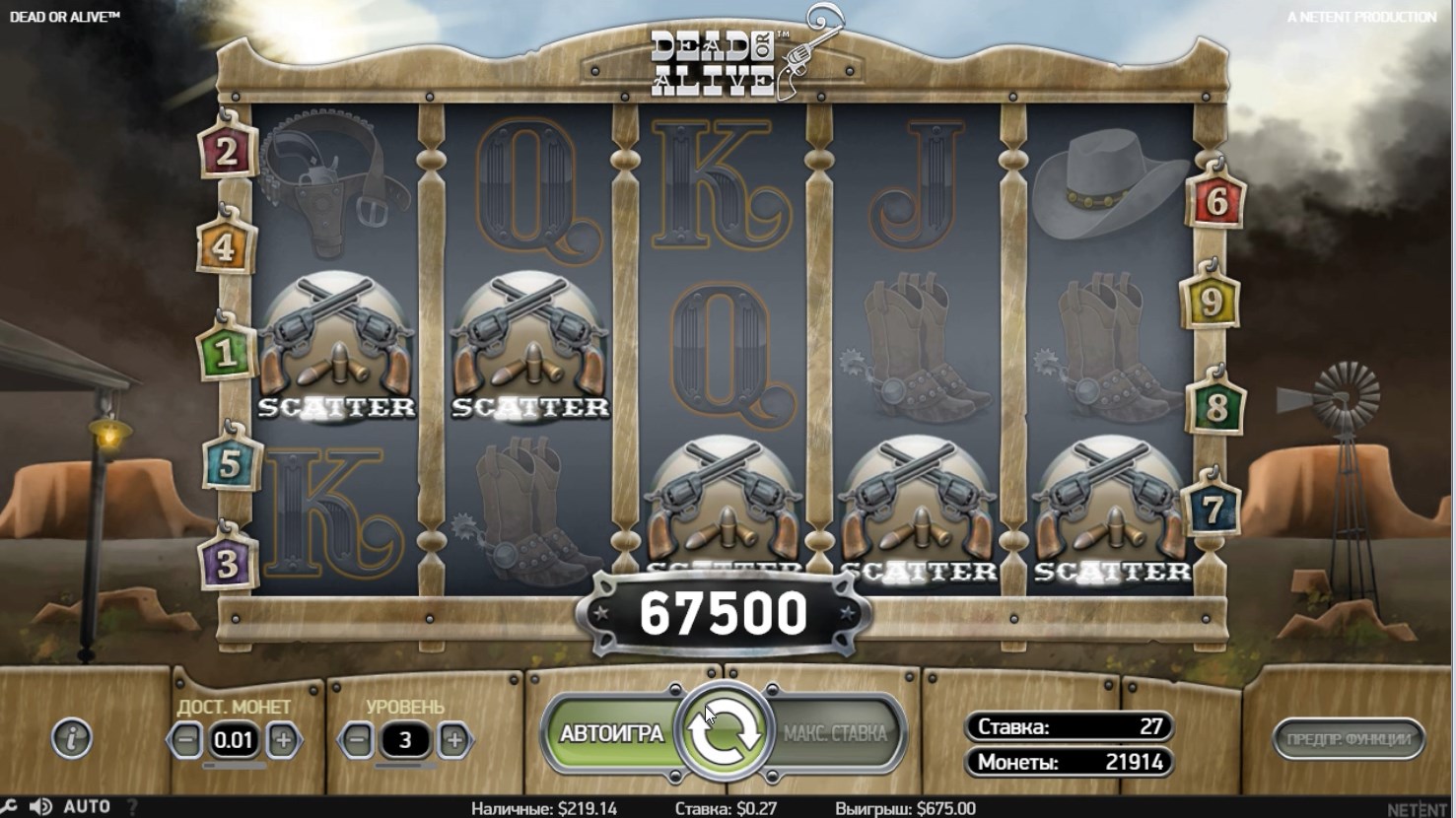The width and height of the screenshot is (1456, 818).
Task: Toggle the speaker sound icon
Action: point(40,807)
